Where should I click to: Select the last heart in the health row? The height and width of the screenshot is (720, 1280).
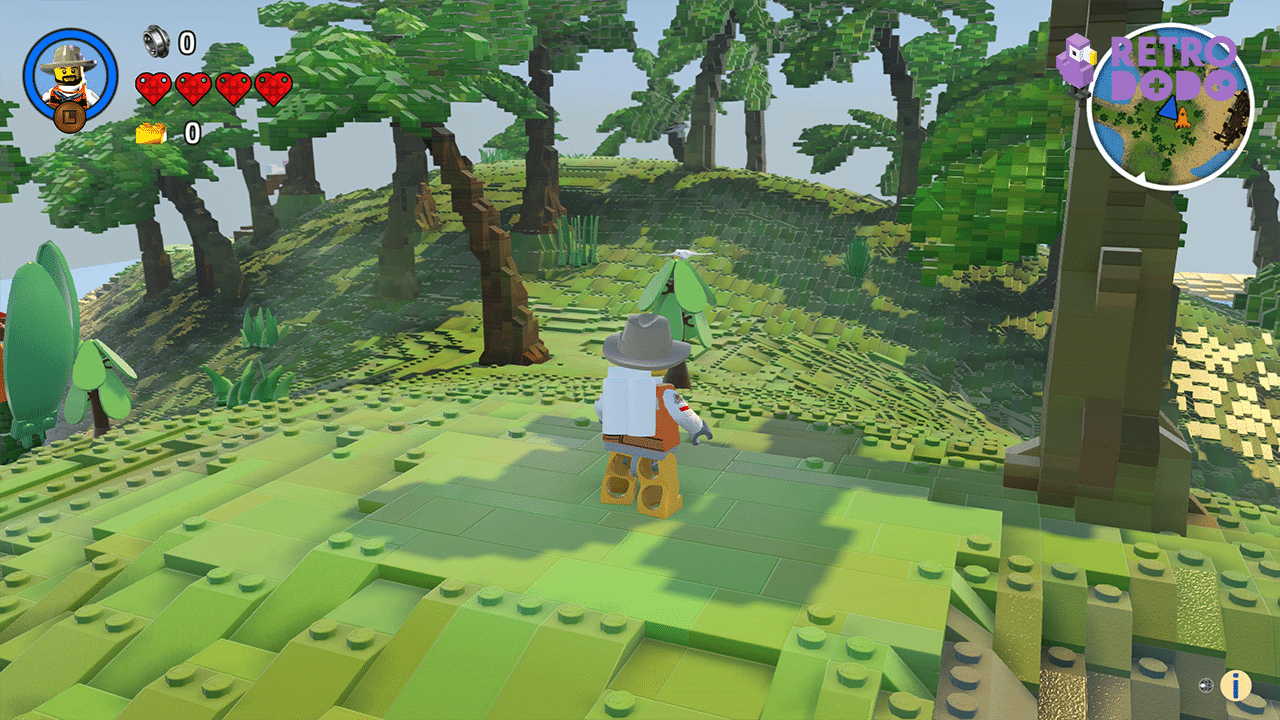(x=272, y=88)
